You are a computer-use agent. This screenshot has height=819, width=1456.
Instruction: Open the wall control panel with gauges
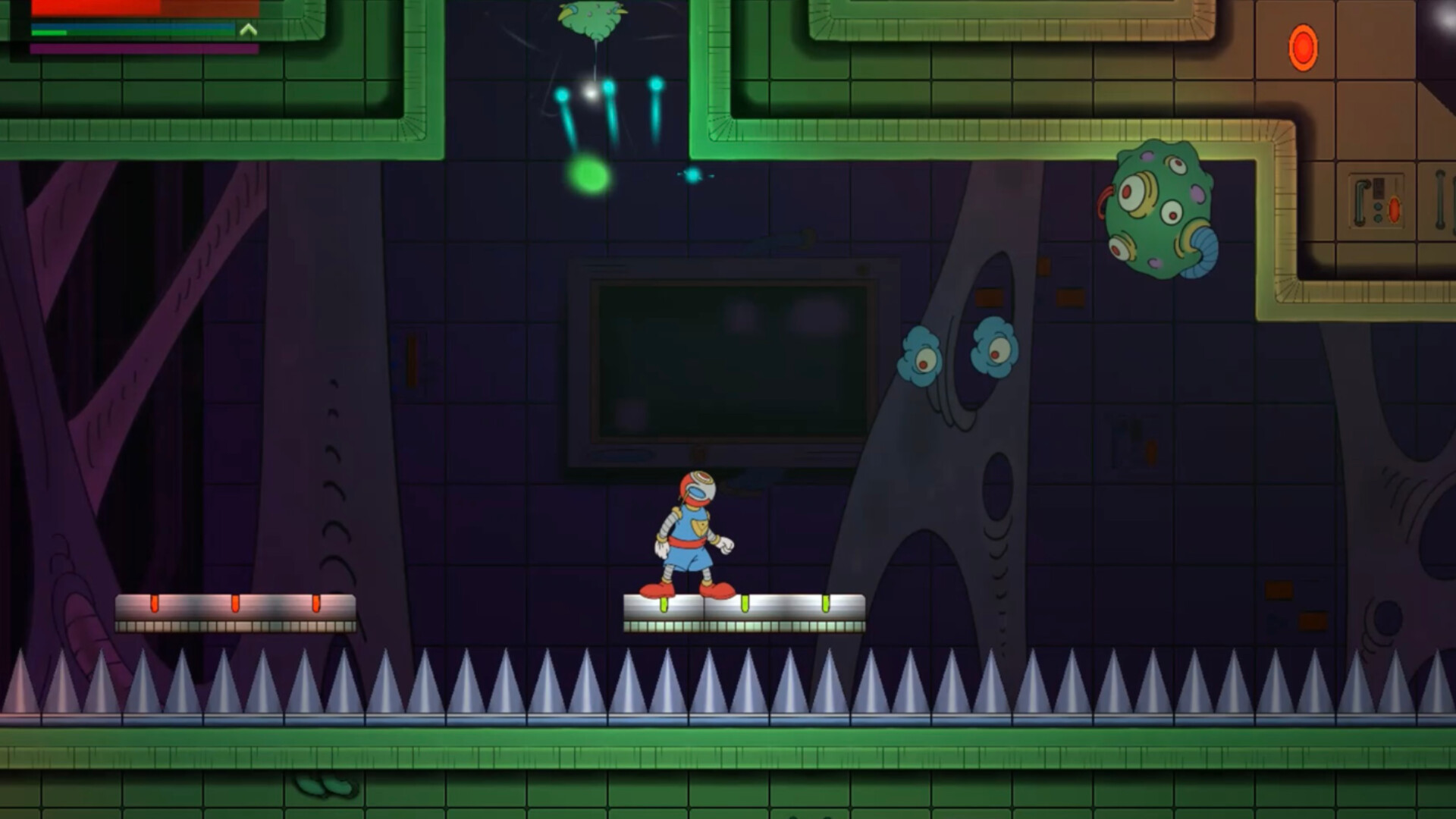pos(1376,201)
